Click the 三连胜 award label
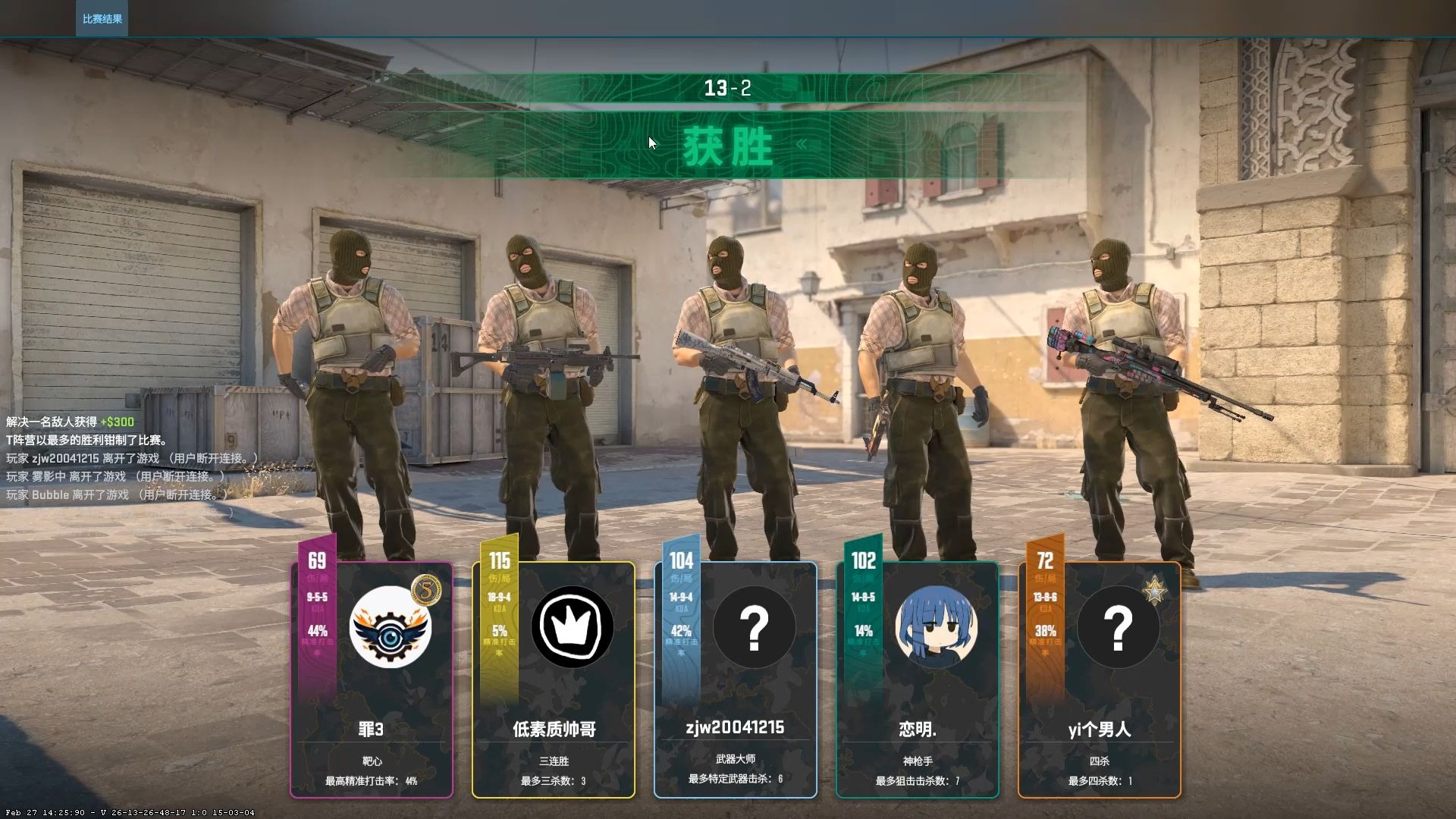 click(x=554, y=759)
